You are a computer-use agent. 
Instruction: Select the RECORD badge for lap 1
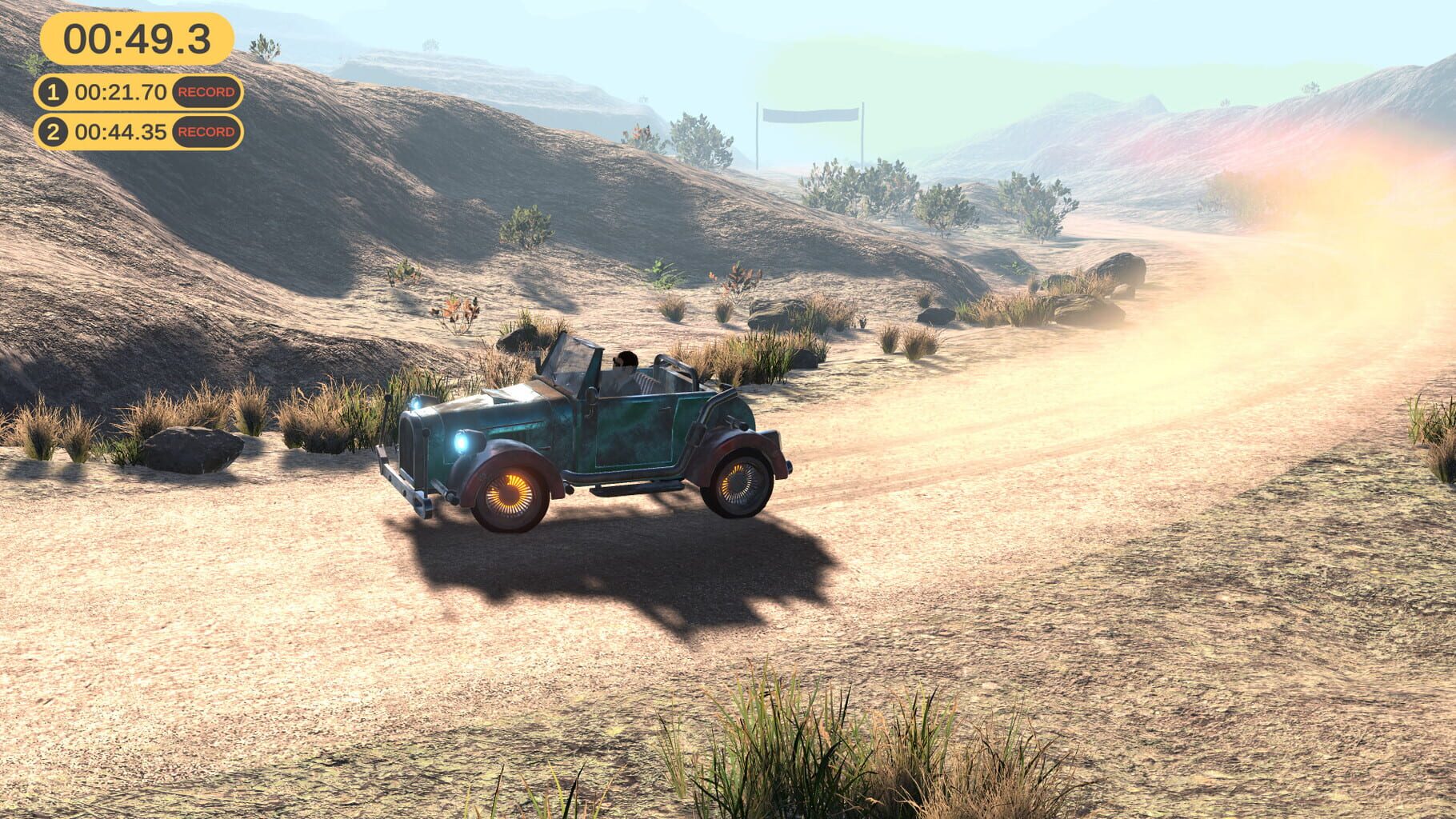tap(206, 91)
